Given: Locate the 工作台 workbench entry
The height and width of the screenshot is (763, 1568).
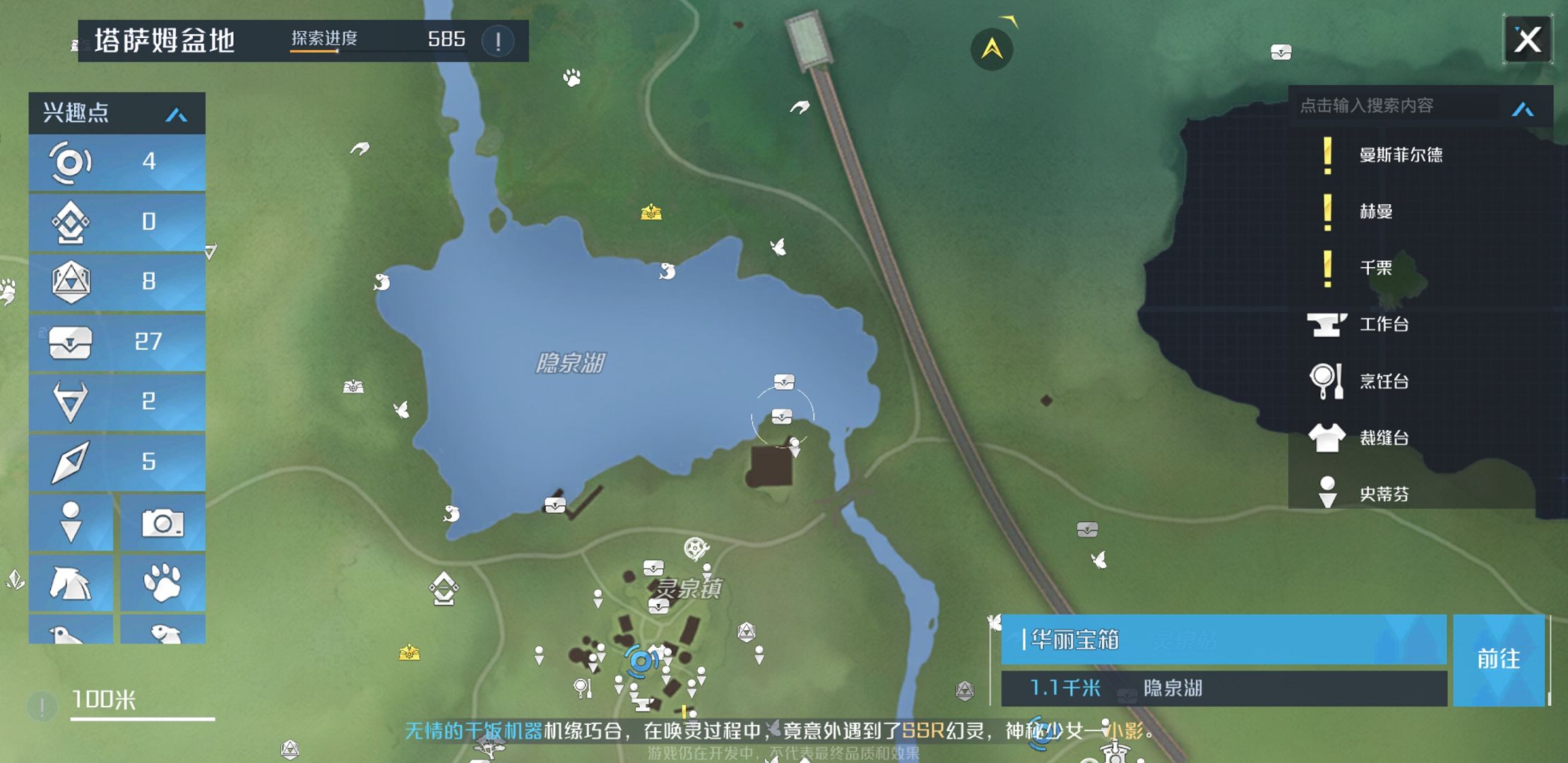Looking at the screenshot, I should (x=1384, y=325).
